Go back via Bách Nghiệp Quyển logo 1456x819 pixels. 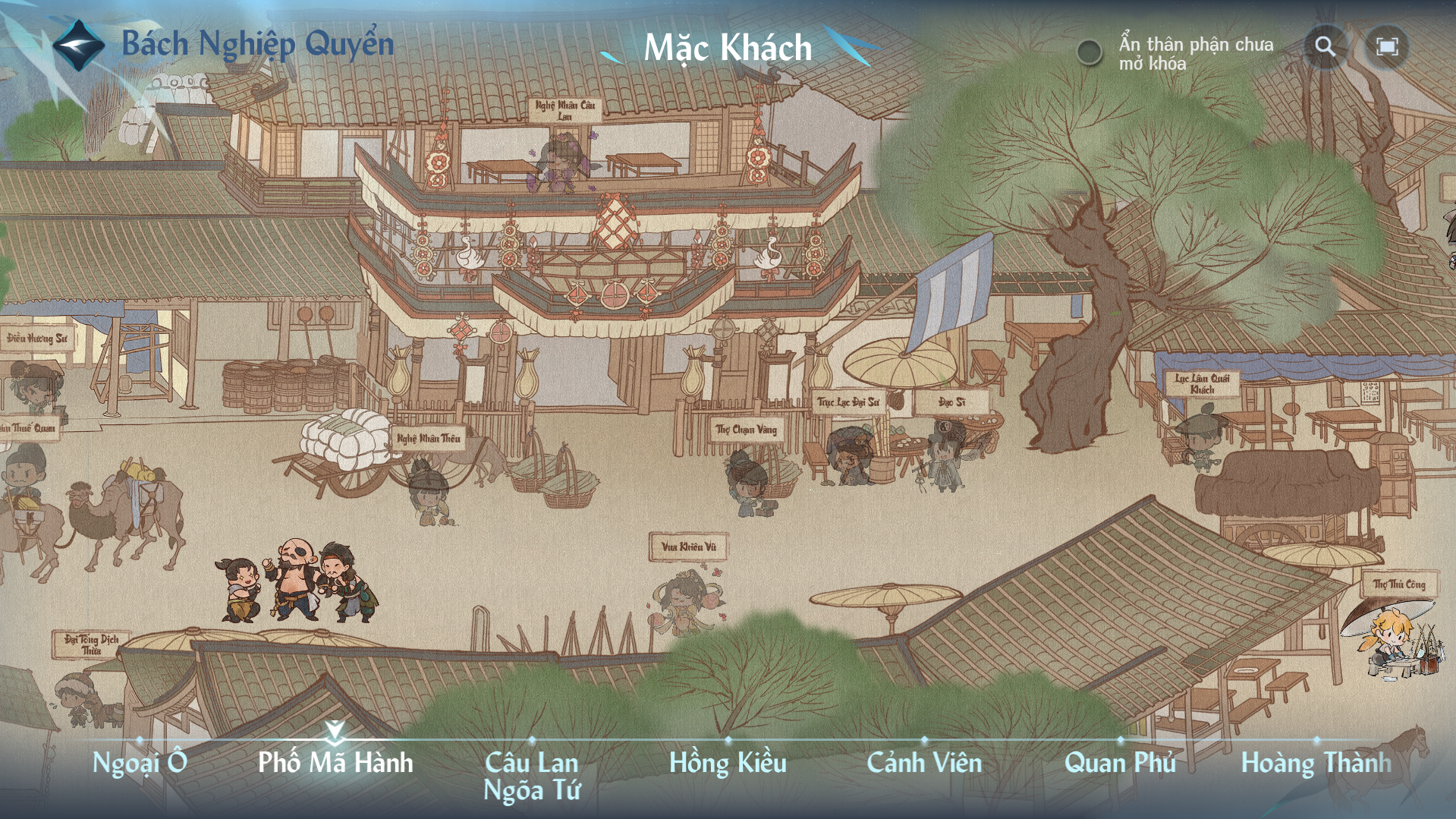click(x=78, y=45)
